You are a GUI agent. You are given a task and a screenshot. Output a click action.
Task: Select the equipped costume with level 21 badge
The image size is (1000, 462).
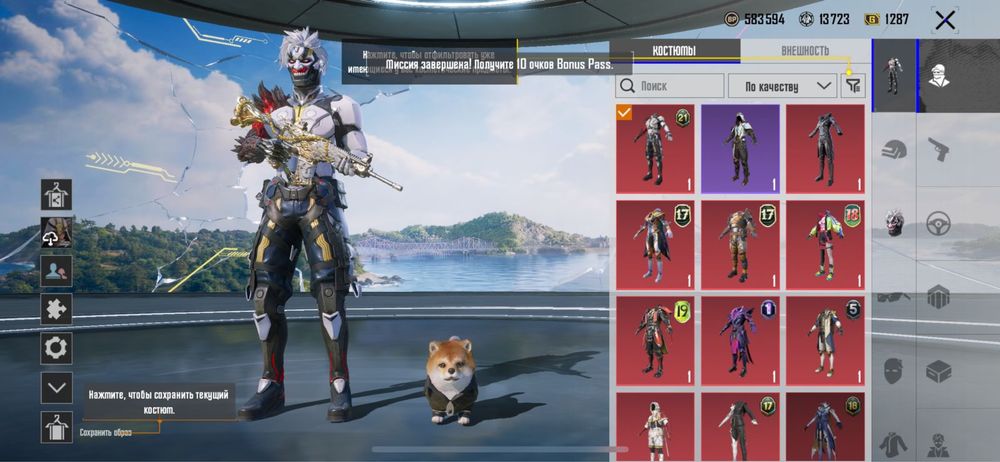(654, 149)
